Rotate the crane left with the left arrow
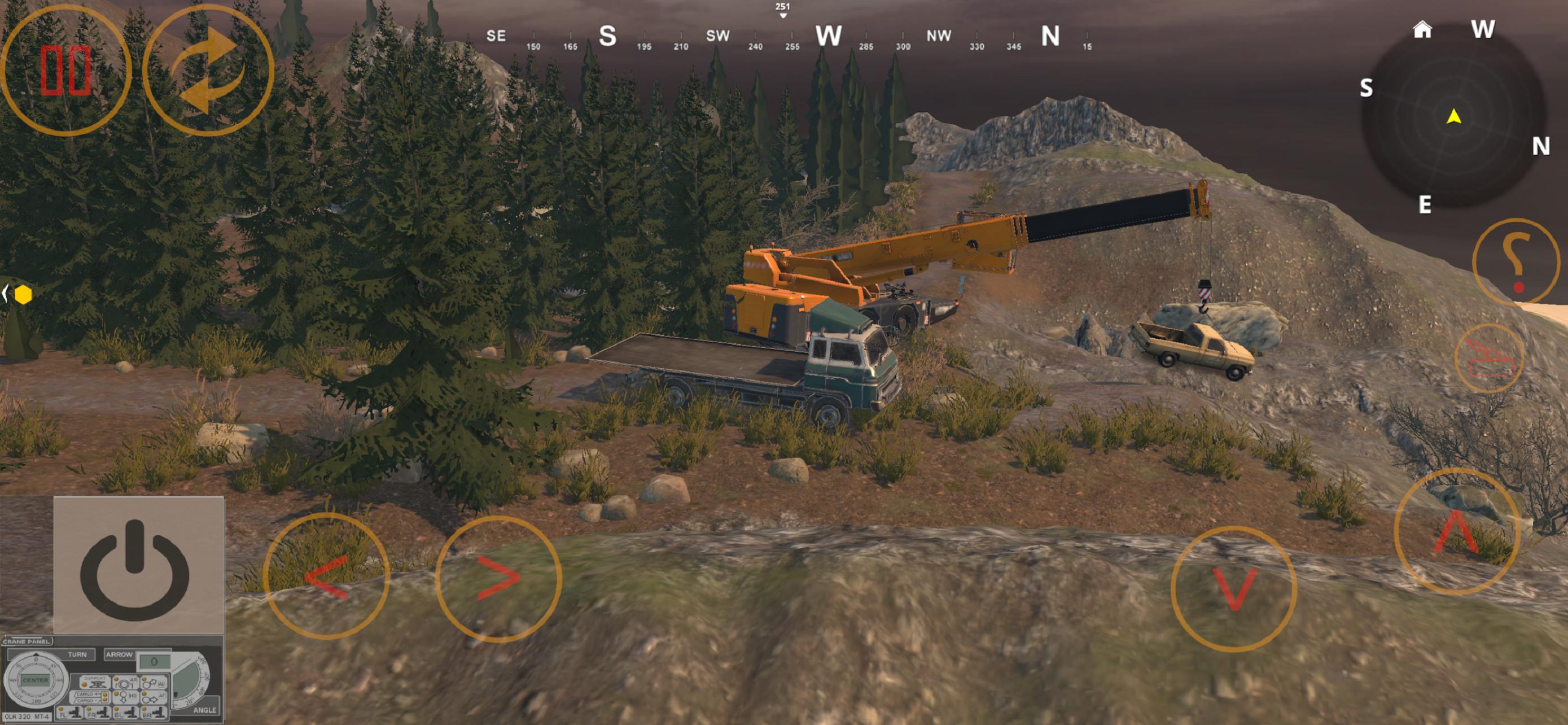This screenshot has height=725, width=1568. [x=326, y=576]
